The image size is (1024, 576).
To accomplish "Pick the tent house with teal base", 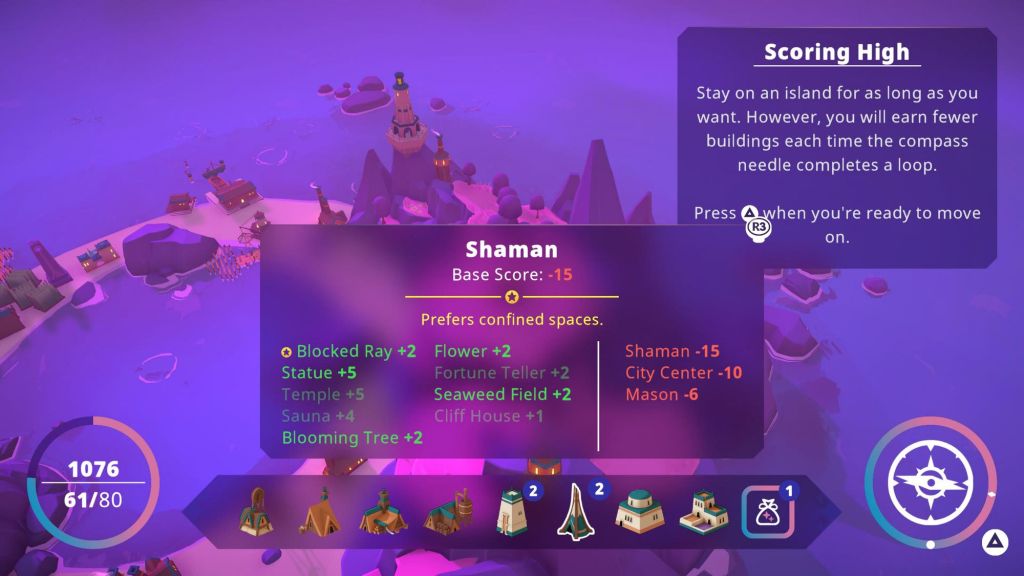I will coord(383,512).
